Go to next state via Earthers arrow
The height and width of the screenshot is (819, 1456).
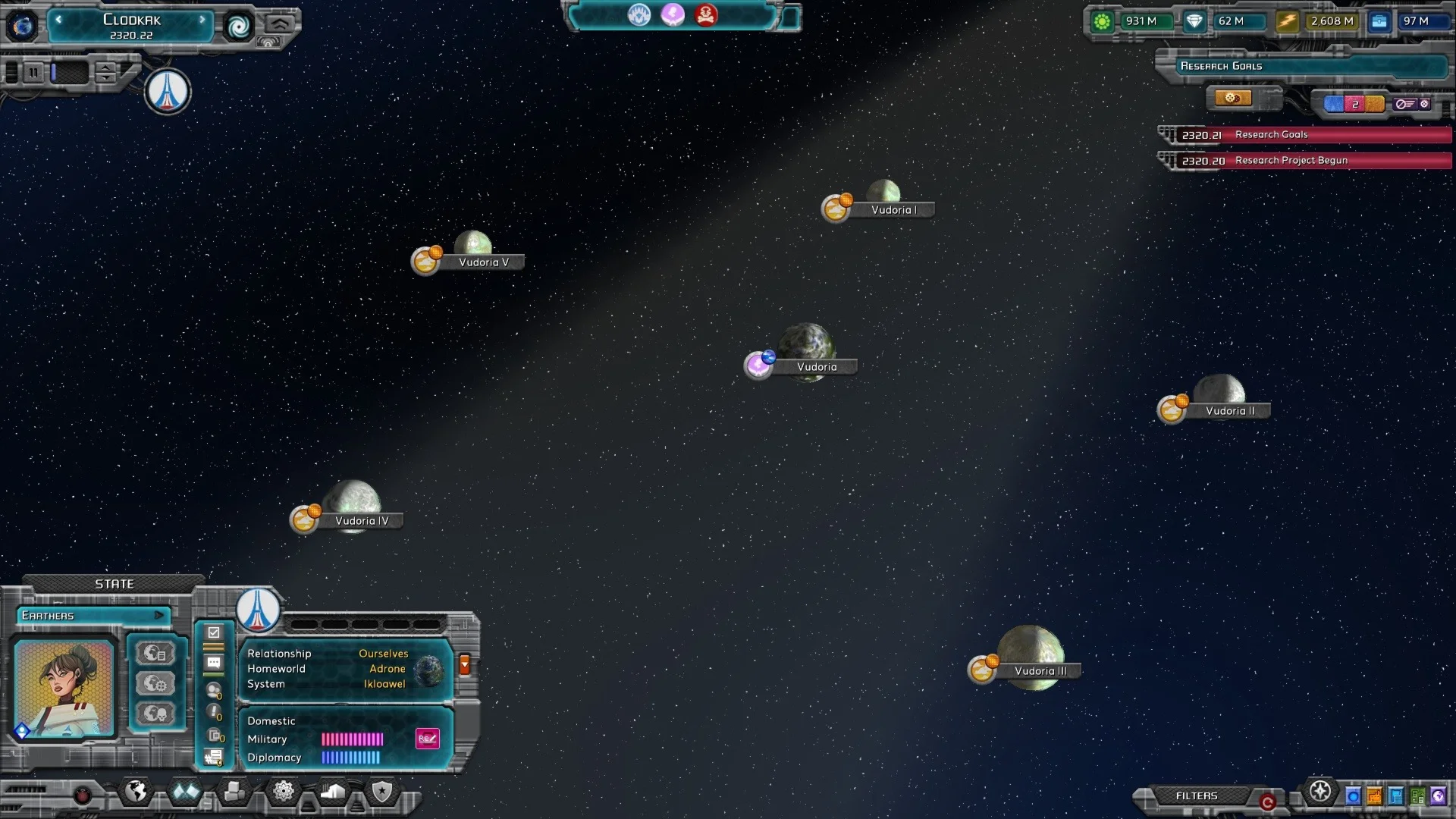(x=158, y=615)
